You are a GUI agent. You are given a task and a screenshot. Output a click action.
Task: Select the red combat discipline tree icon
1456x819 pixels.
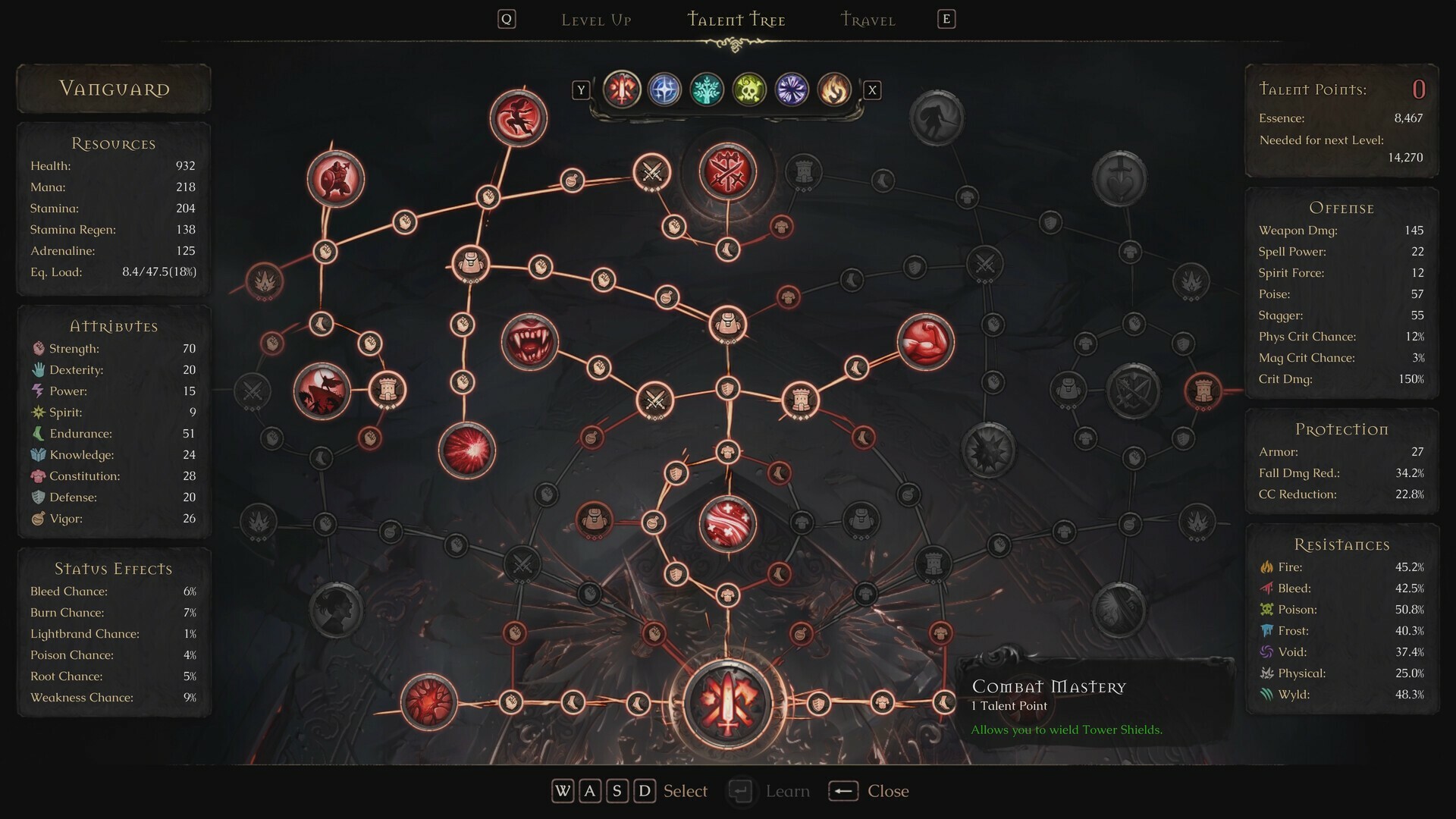tap(622, 89)
